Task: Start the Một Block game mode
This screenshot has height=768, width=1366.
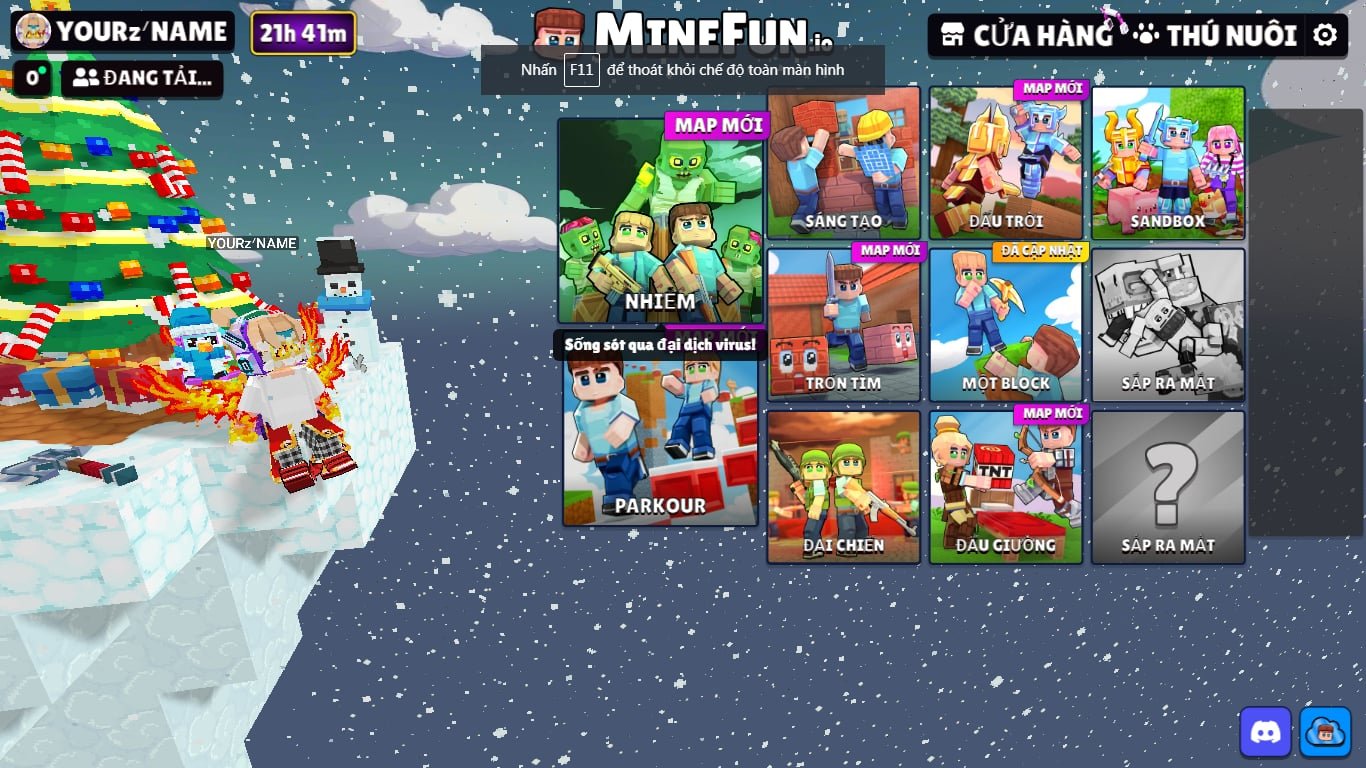Action: click(1005, 325)
